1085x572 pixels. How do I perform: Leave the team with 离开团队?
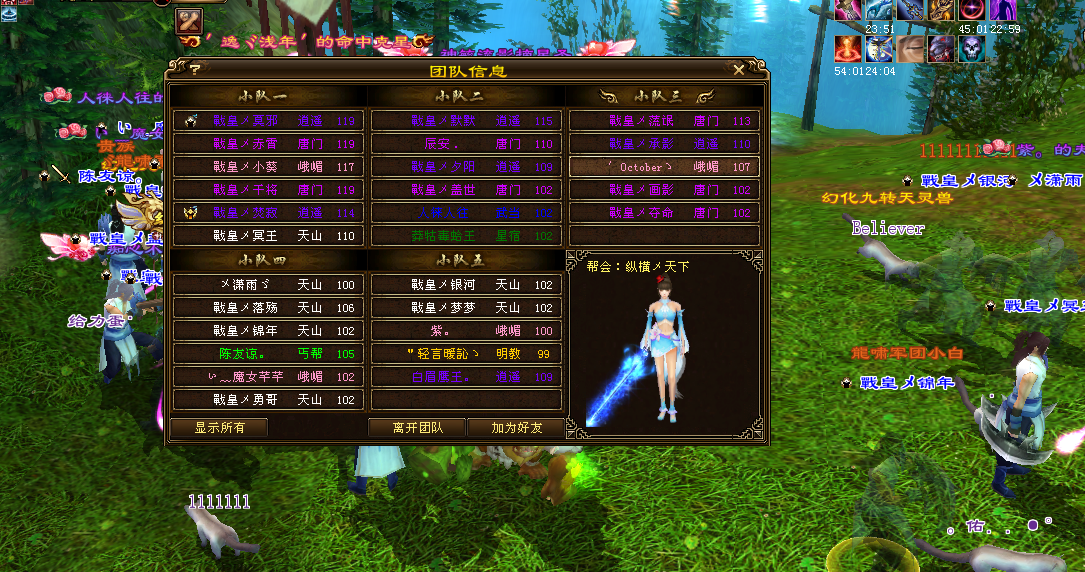click(416, 427)
